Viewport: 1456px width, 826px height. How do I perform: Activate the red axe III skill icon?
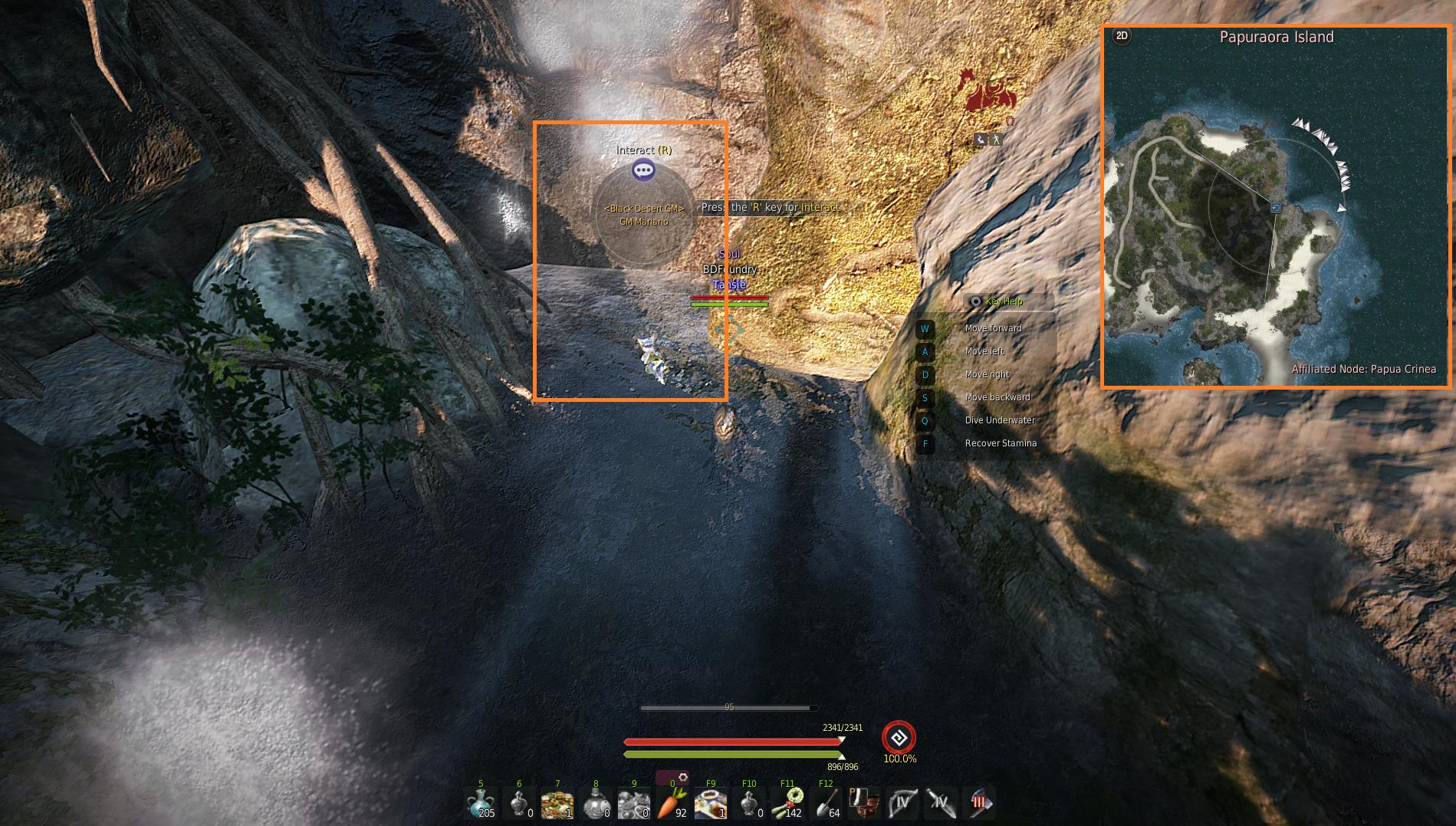point(979,804)
